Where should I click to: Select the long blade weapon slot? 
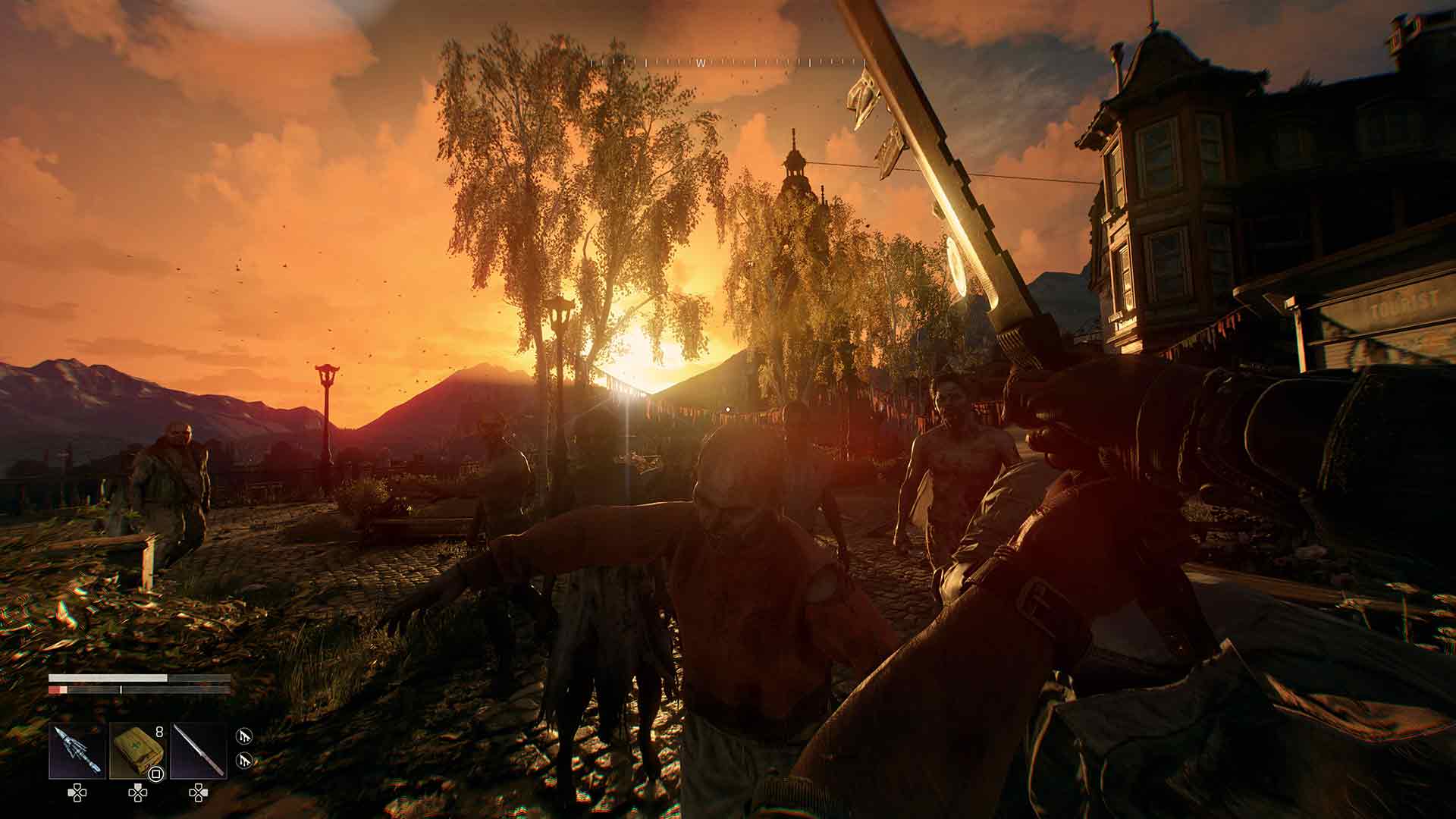coord(198,751)
